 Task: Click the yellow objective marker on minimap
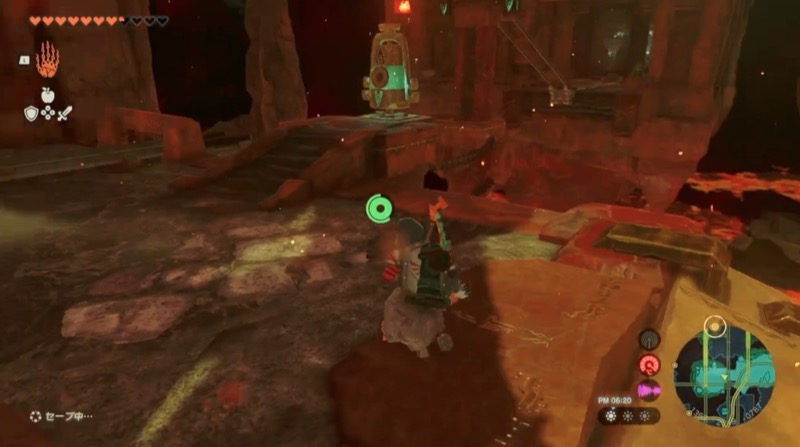pyautogui.click(x=713, y=325)
